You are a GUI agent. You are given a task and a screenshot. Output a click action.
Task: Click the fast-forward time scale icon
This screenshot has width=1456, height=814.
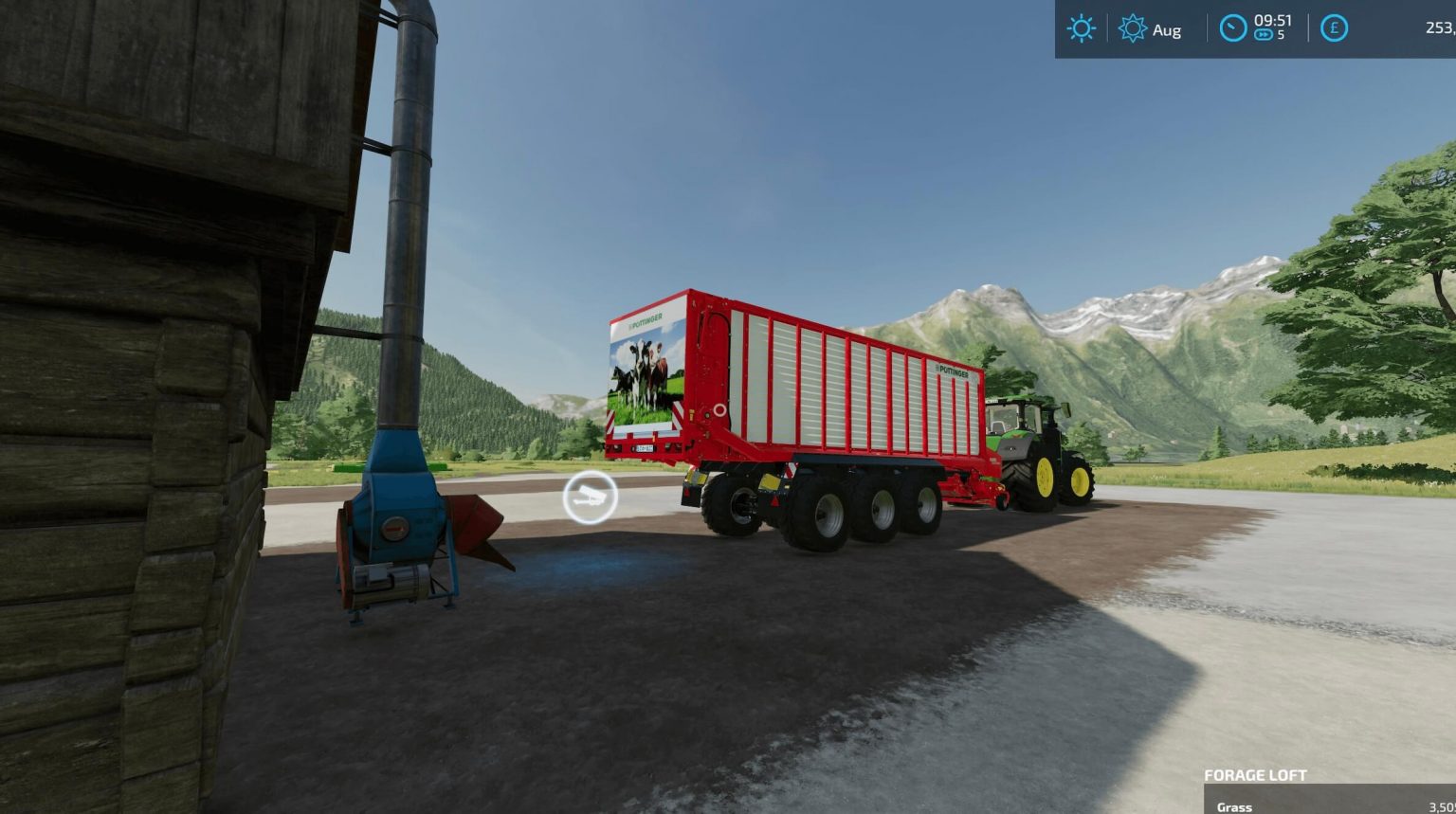click(1265, 35)
